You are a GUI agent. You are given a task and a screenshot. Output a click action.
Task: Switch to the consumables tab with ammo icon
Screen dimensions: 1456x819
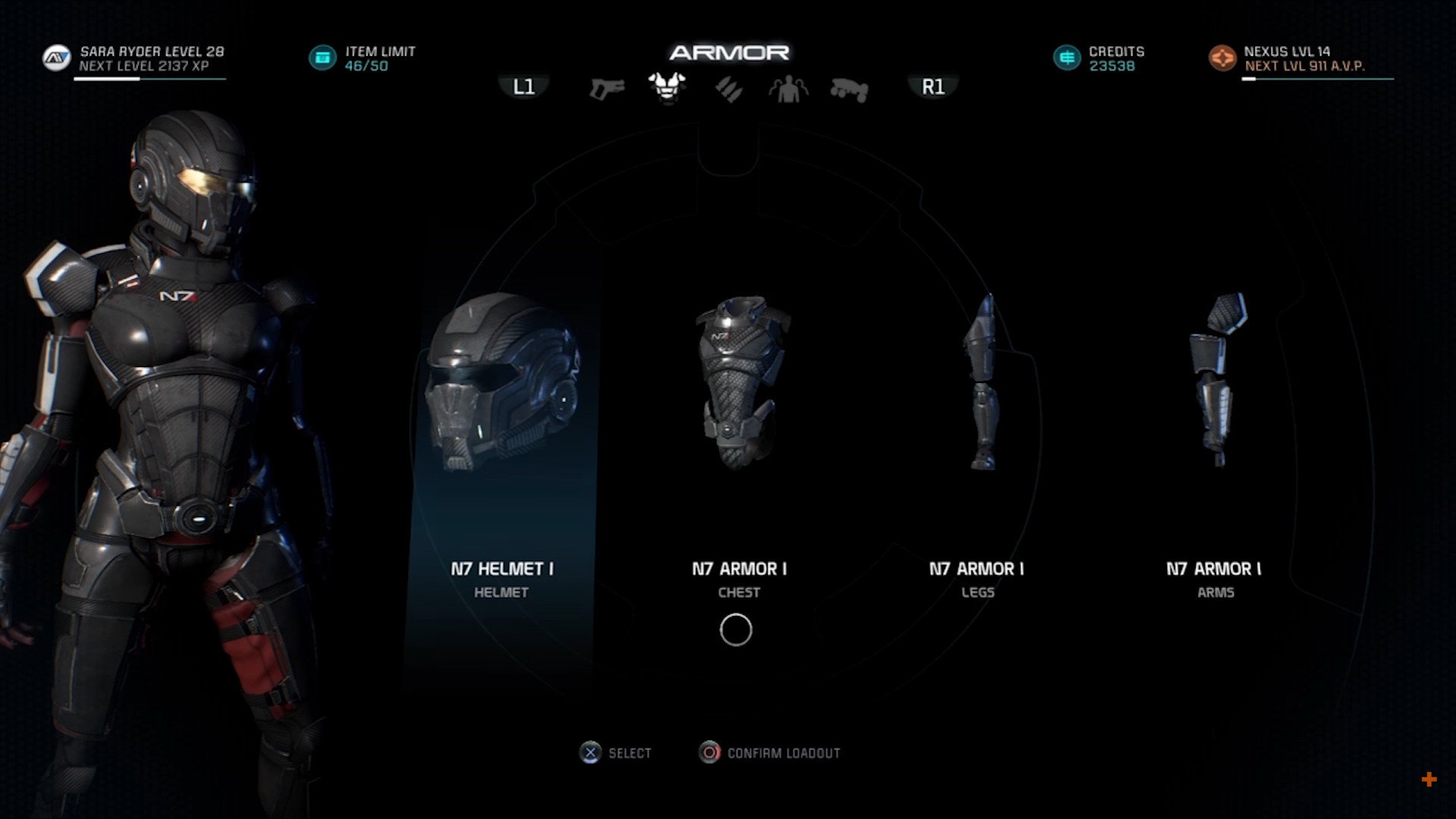pyautogui.click(x=729, y=89)
